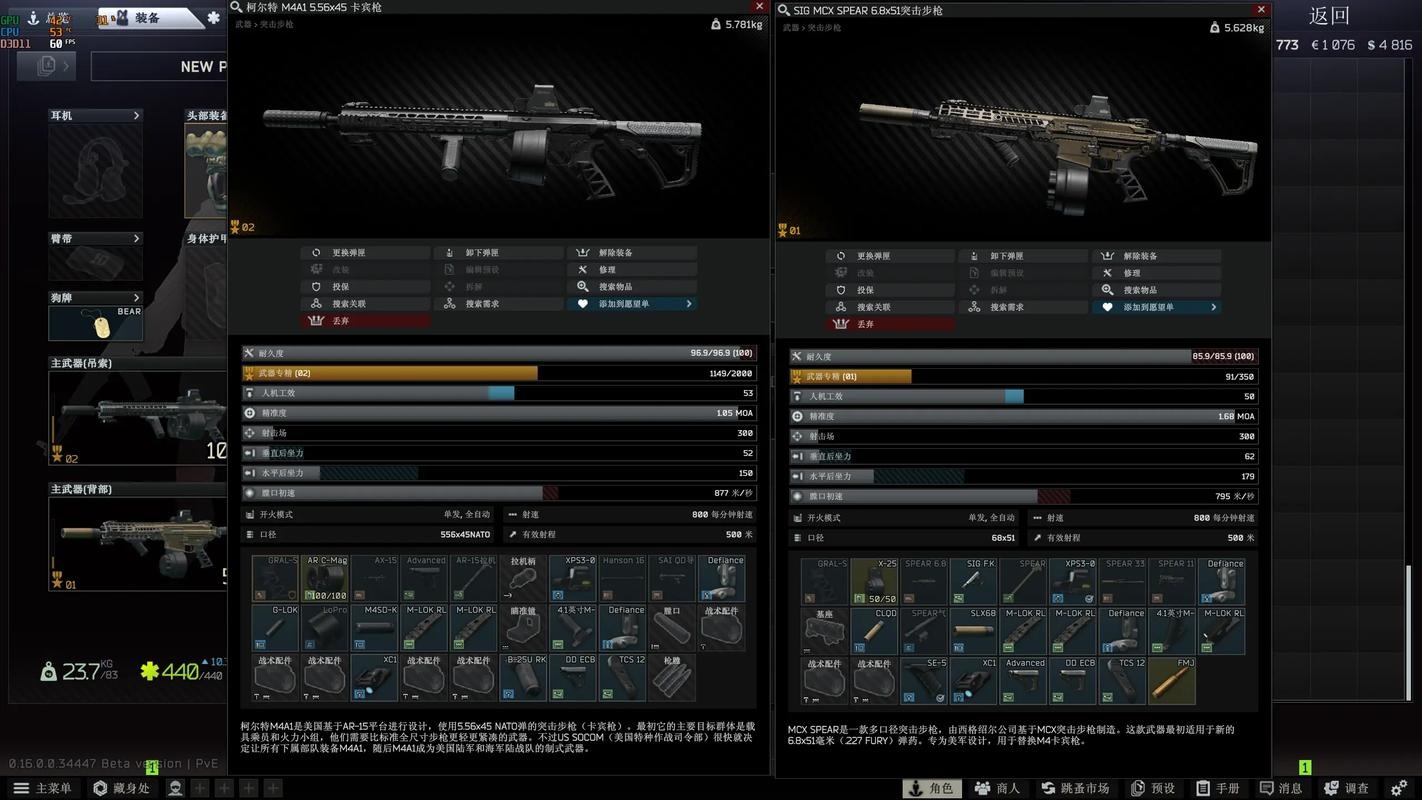Select the FMJ ammo slot in MCX SPEAR
The width and height of the screenshot is (1422, 800).
point(1172,680)
